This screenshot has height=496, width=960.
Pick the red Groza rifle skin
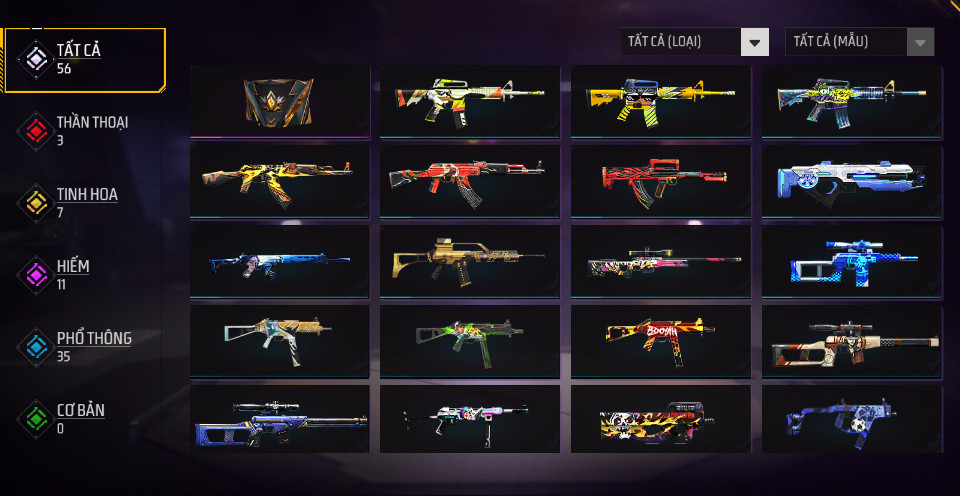tap(661, 180)
